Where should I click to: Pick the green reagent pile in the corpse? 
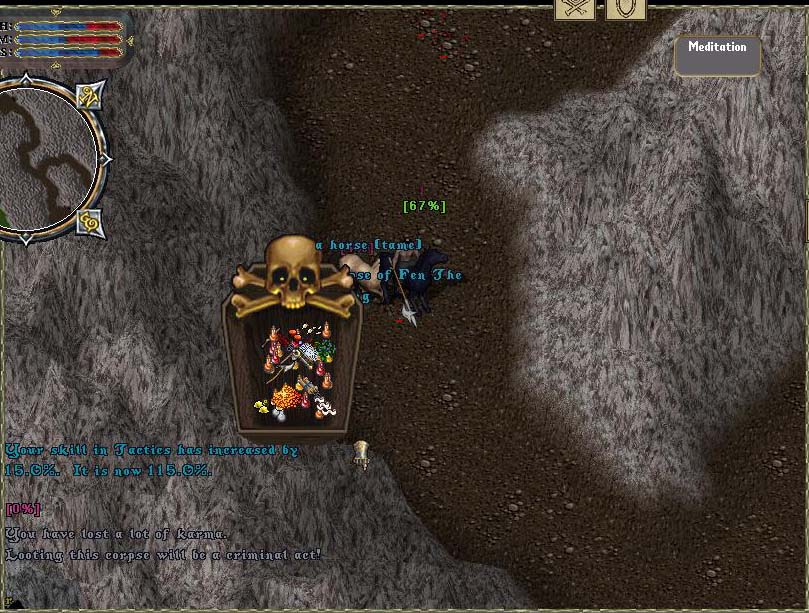324,351
